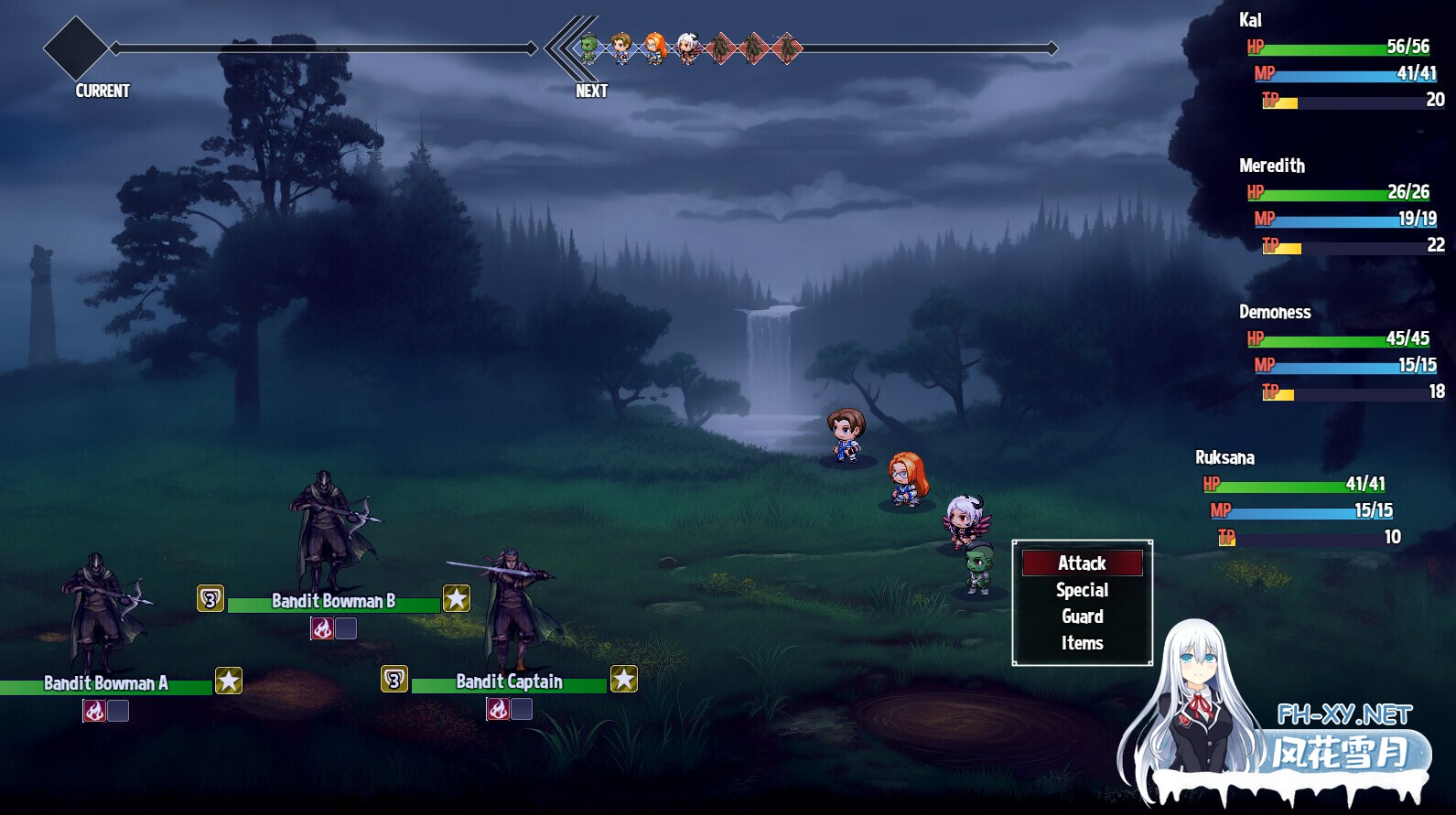
Task: Click the first red bandit diamond on the timeline
Action: [x=720, y=48]
